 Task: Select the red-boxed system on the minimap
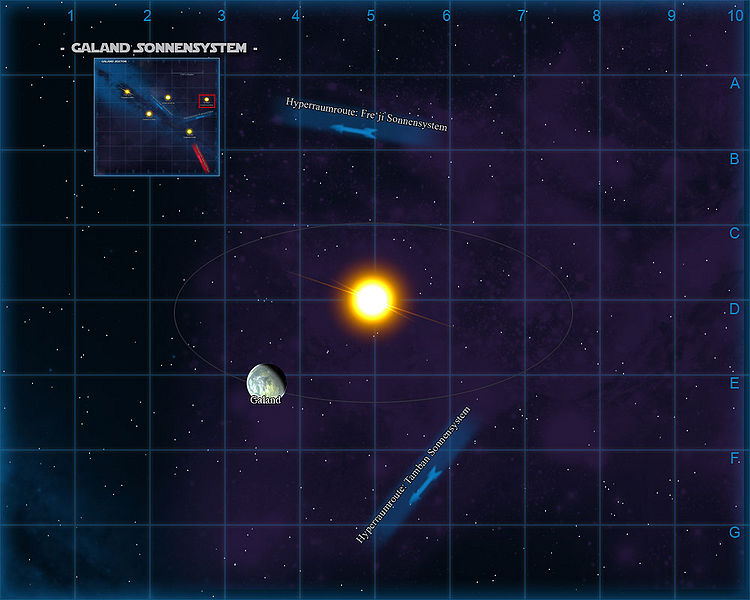(x=207, y=100)
